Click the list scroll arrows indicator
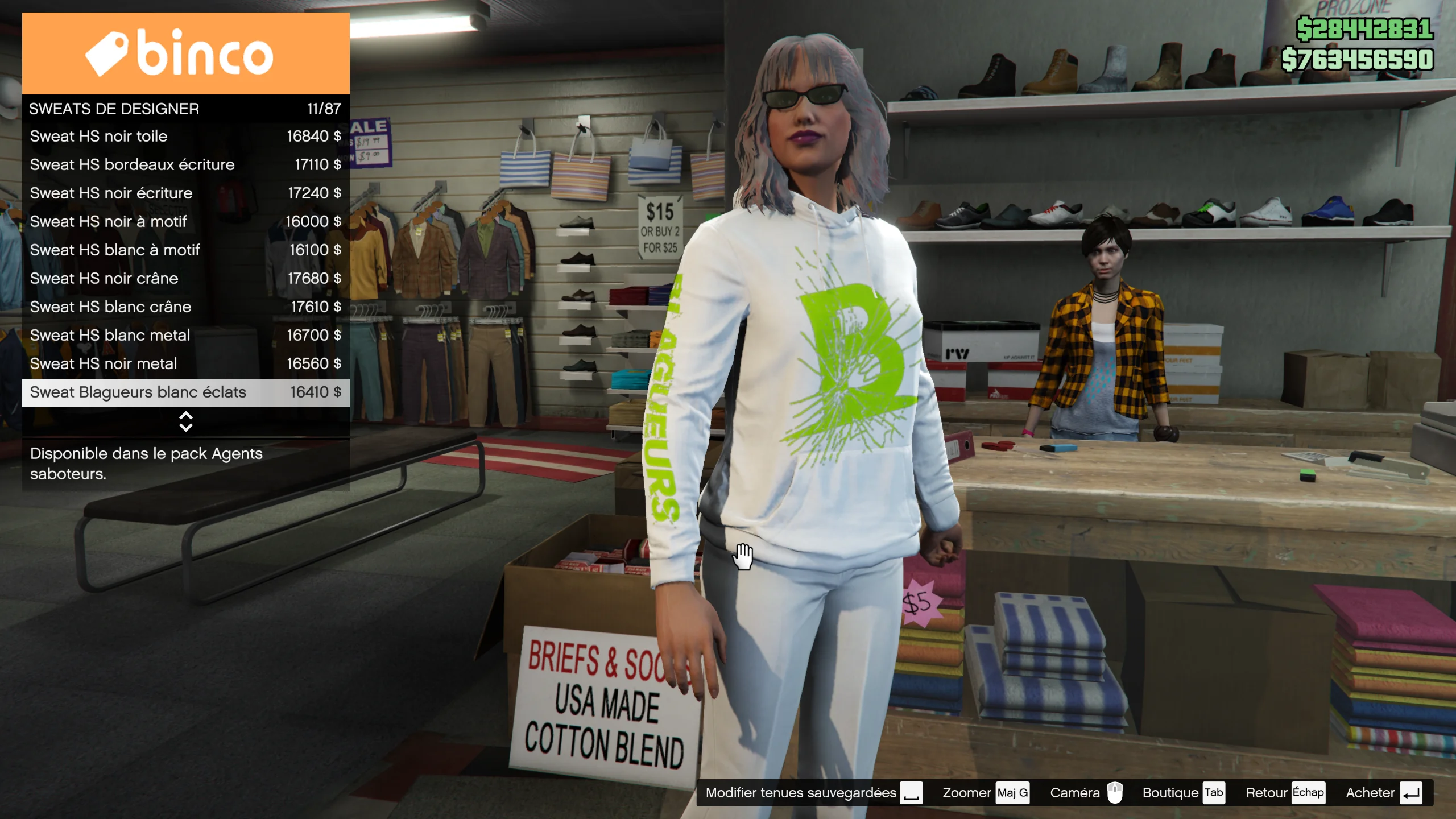This screenshot has height=819, width=1456. 185,421
